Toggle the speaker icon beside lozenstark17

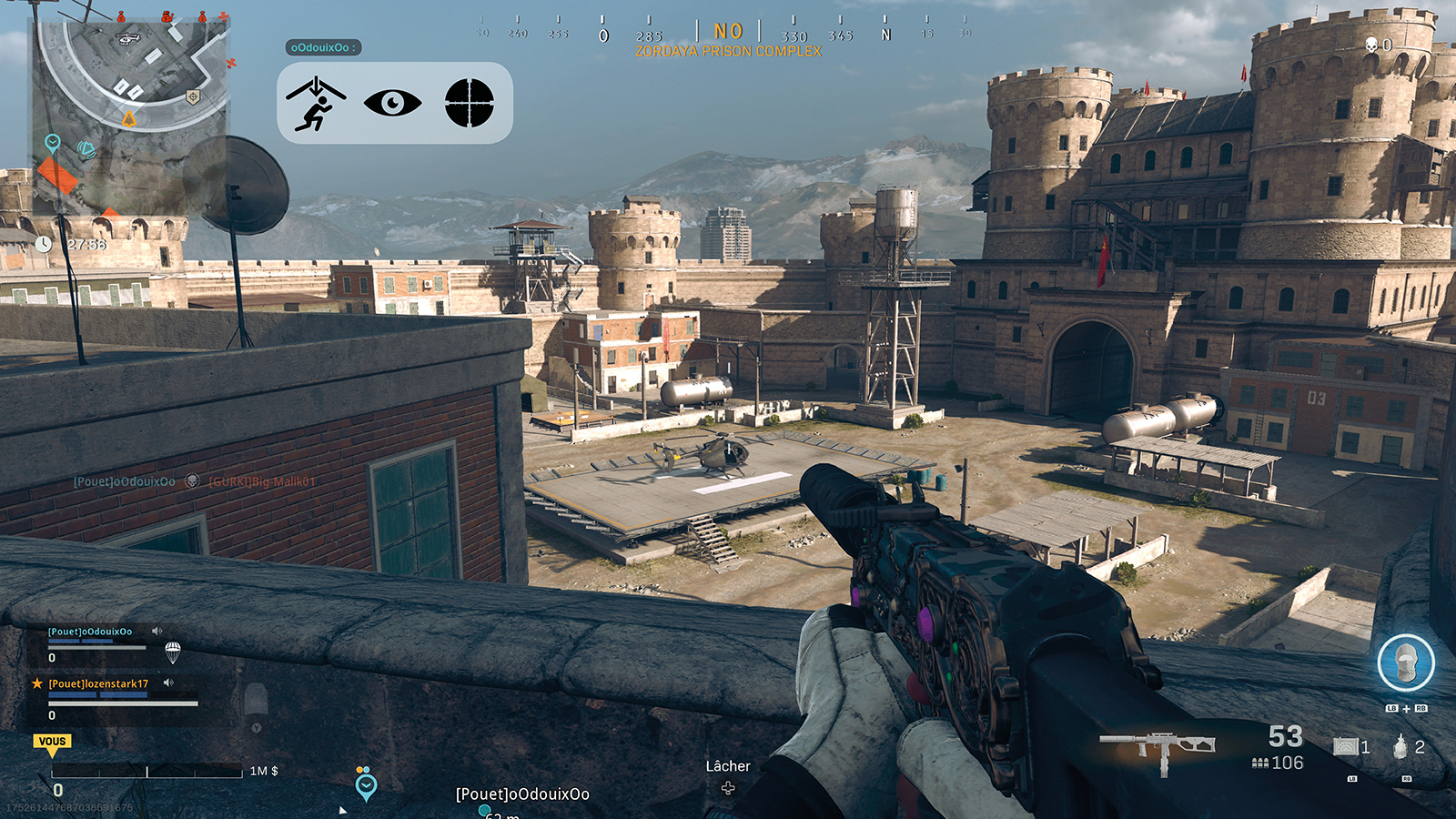pyautogui.click(x=168, y=682)
